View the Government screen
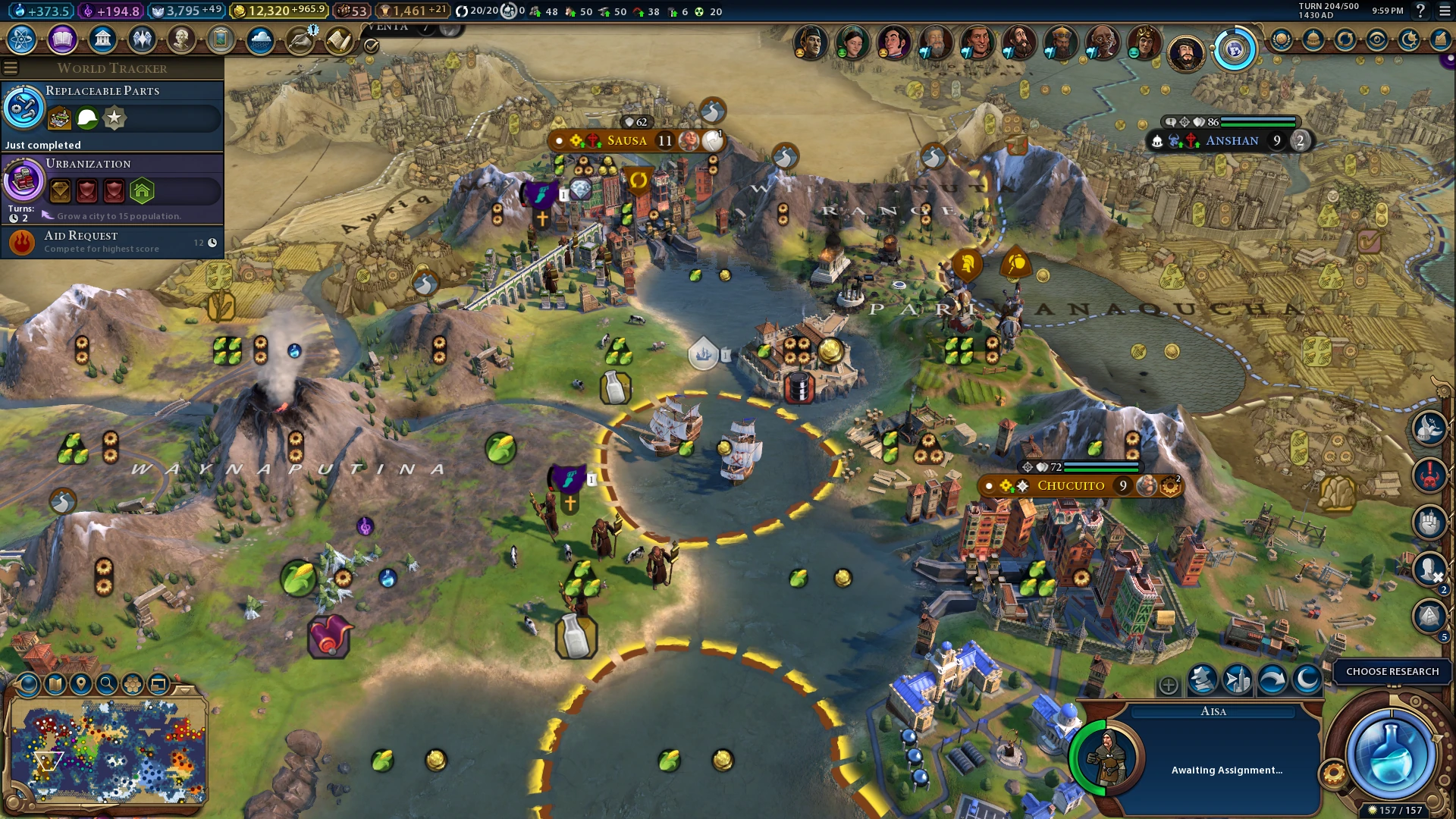This screenshot has width=1456, height=819. [x=103, y=39]
